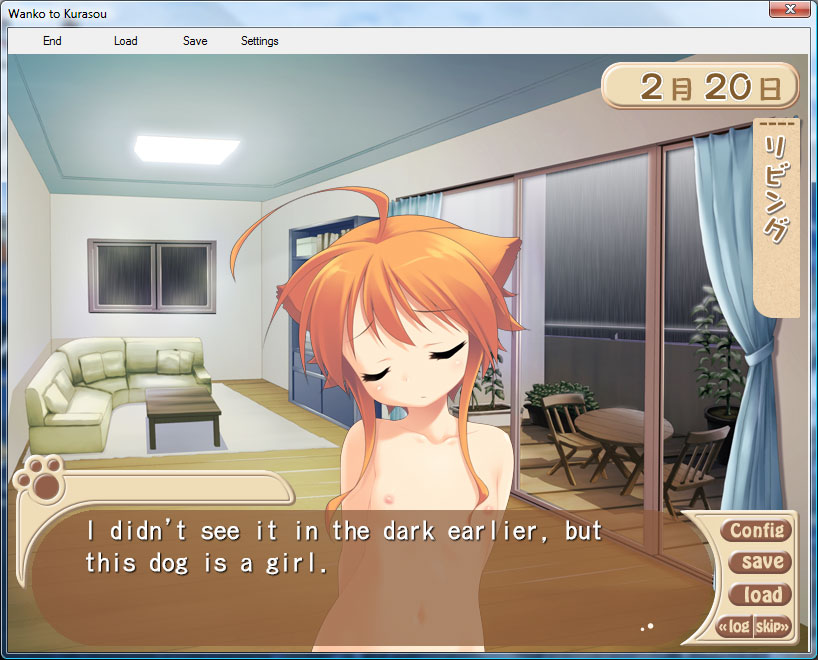Open the End menu in the menu bar
Image resolution: width=818 pixels, height=660 pixels.
coord(52,41)
